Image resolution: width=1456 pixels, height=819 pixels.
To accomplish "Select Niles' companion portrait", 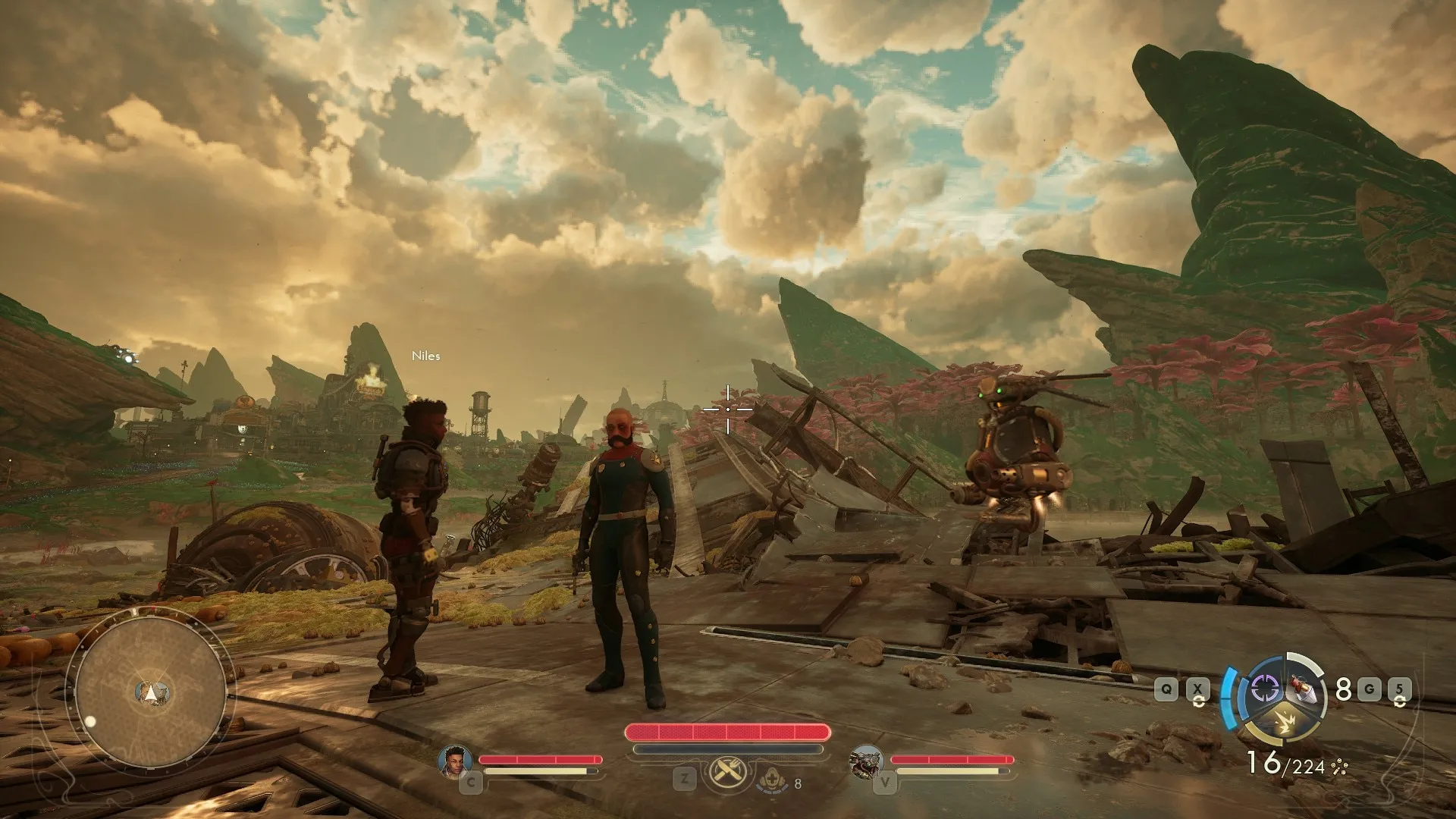I will tap(455, 761).
